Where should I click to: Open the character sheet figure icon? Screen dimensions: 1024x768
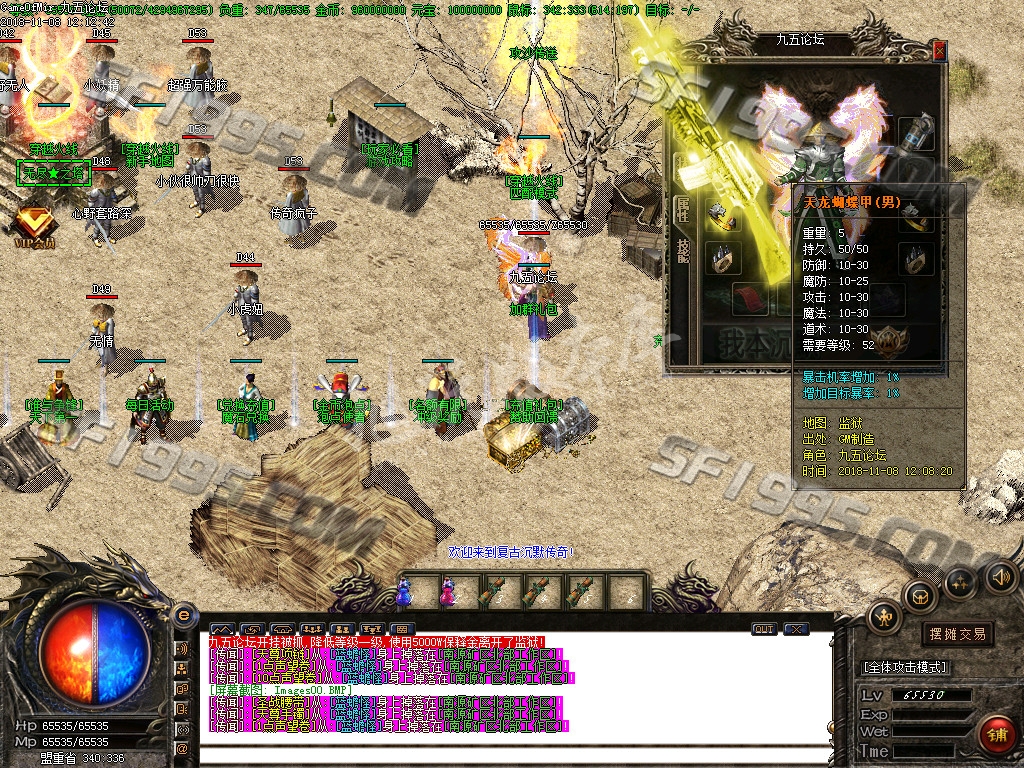[x=884, y=617]
